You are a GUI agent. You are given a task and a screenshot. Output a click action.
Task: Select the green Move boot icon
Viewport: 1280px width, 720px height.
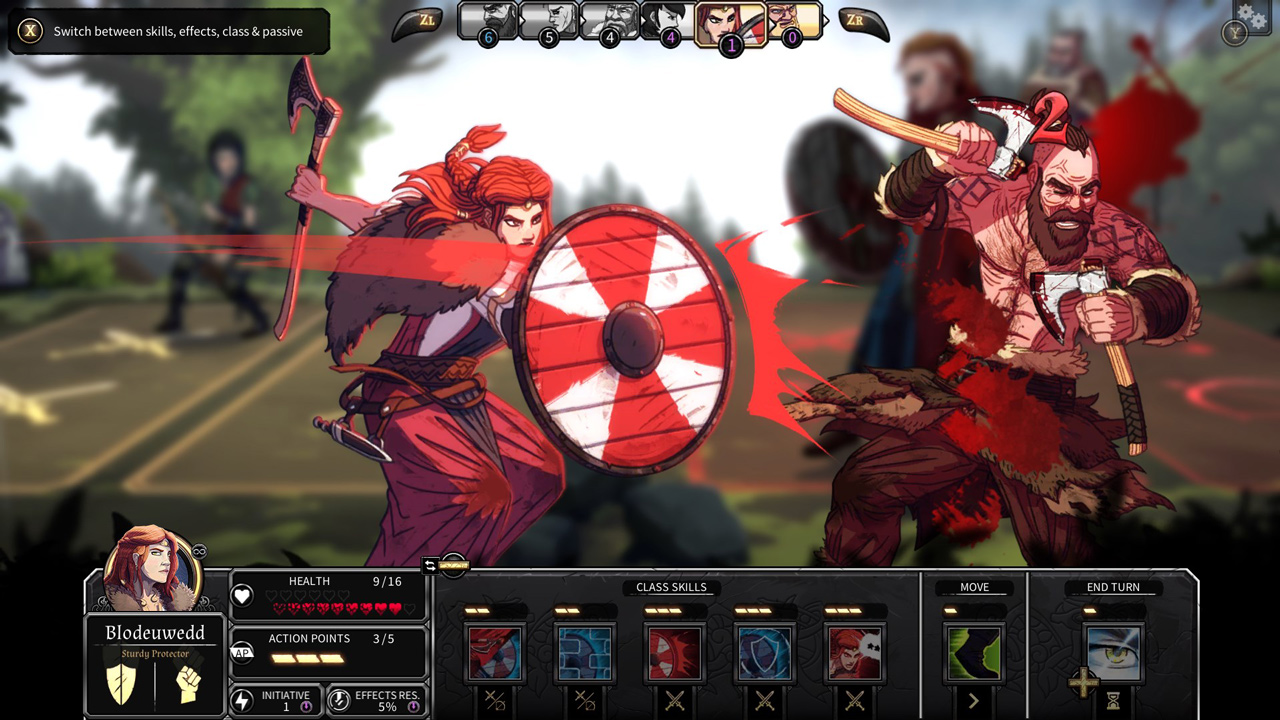tap(973, 651)
